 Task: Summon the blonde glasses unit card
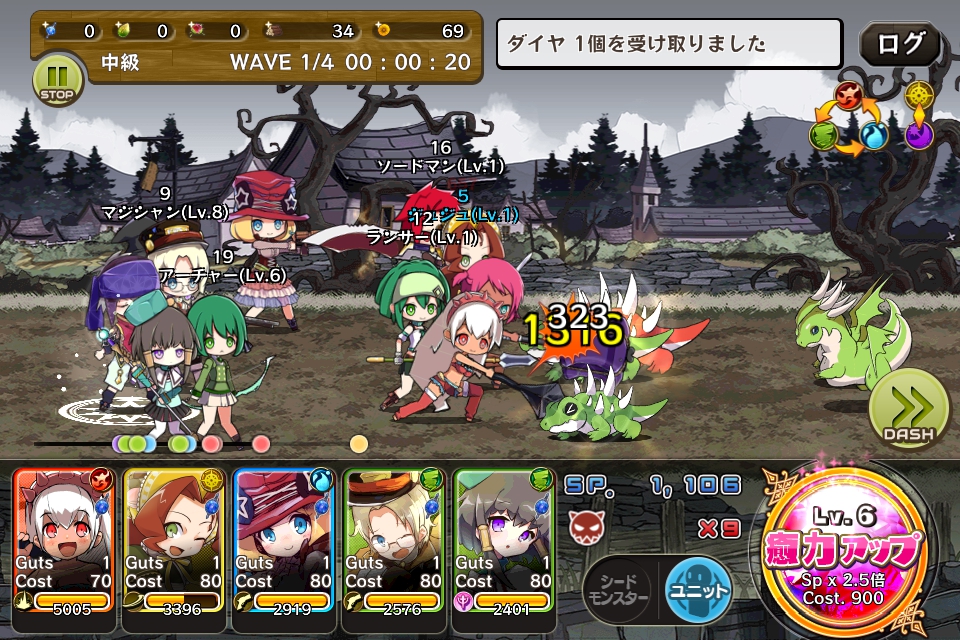(394, 540)
